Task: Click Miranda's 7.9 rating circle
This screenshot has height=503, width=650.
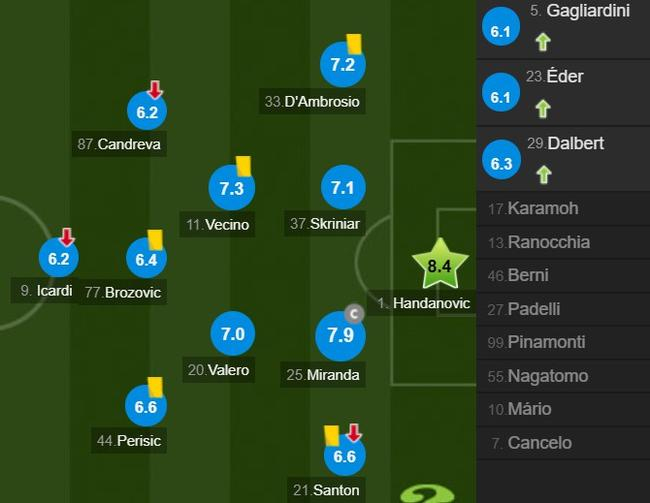Action: click(x=340, y=335)
